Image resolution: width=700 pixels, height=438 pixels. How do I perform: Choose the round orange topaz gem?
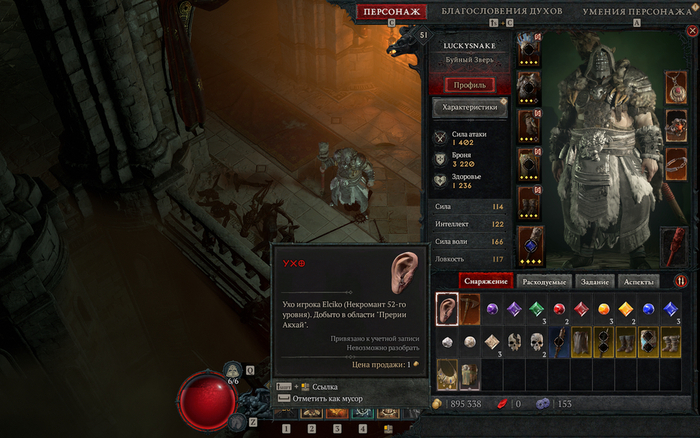[x=604, y=310]
